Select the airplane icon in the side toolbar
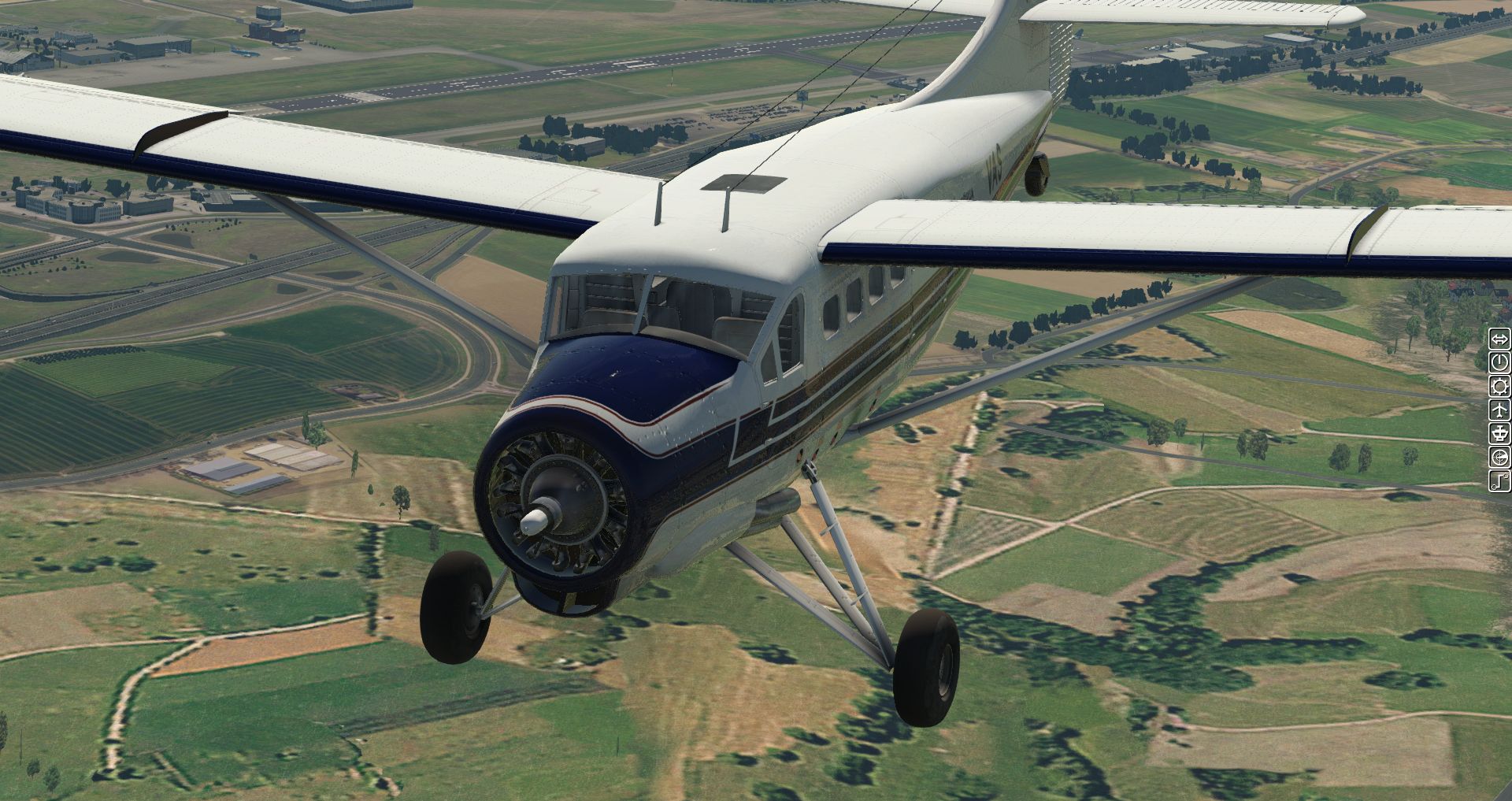 [x=1499, y=410]
